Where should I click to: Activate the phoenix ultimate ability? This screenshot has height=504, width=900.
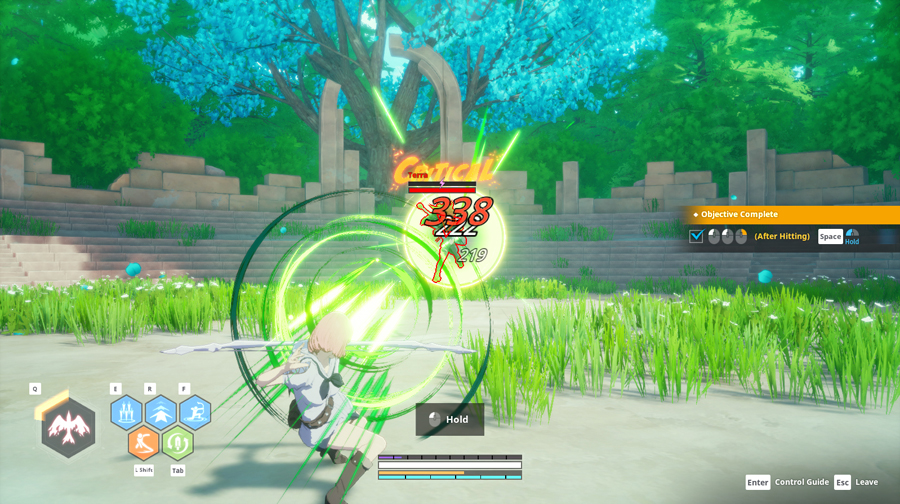pyautogui.click(x=68, y=429)
